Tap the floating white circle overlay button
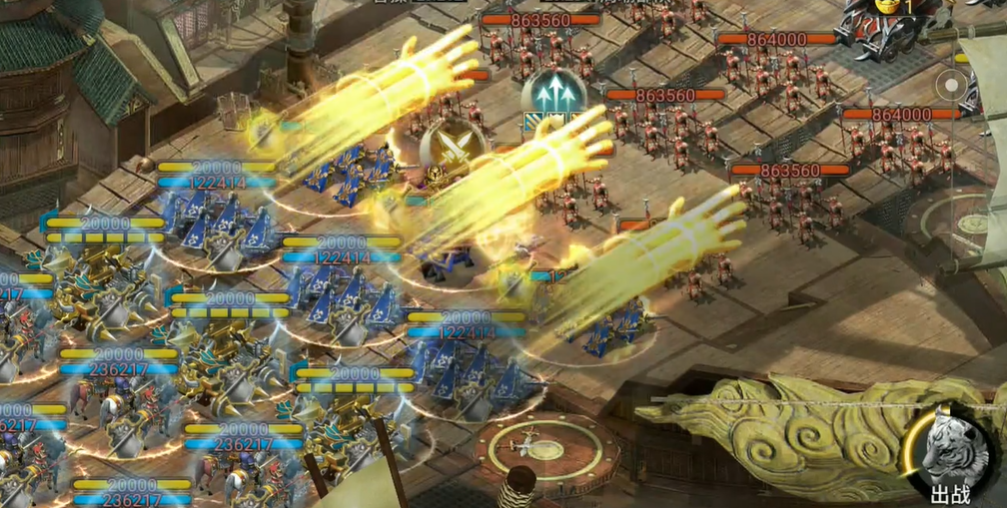Viewport: 1007px width, 508px height. click(949, 87)
